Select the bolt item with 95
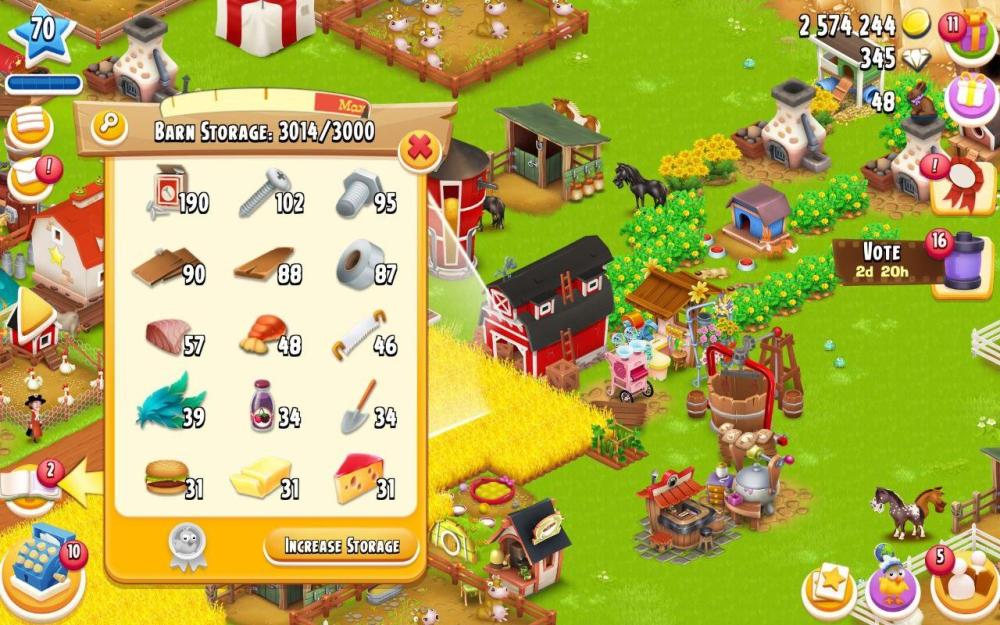The width and height of the screenshot is (1000, 625). point(361,192)
